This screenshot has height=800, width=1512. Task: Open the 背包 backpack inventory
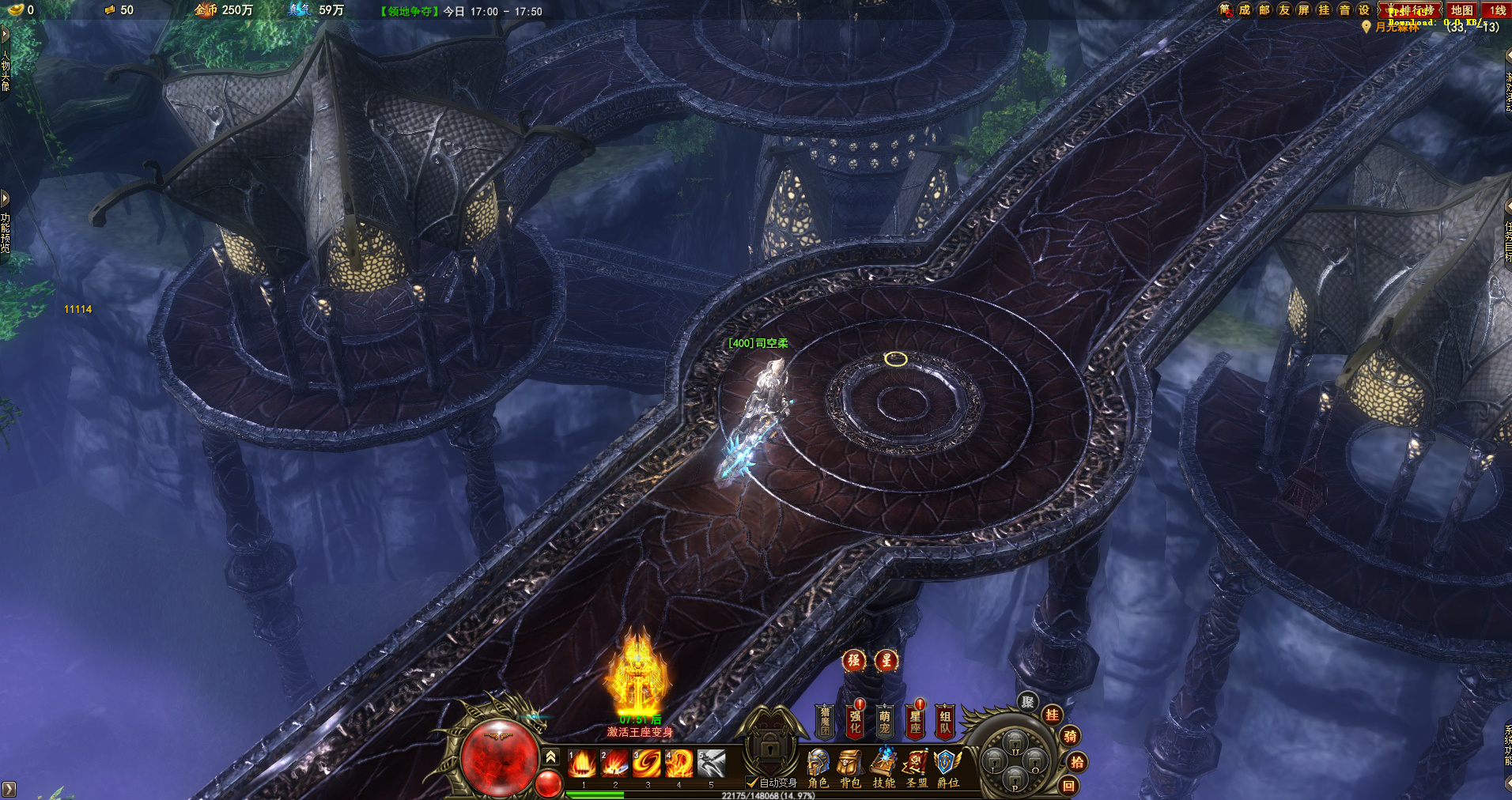point(850,768)
